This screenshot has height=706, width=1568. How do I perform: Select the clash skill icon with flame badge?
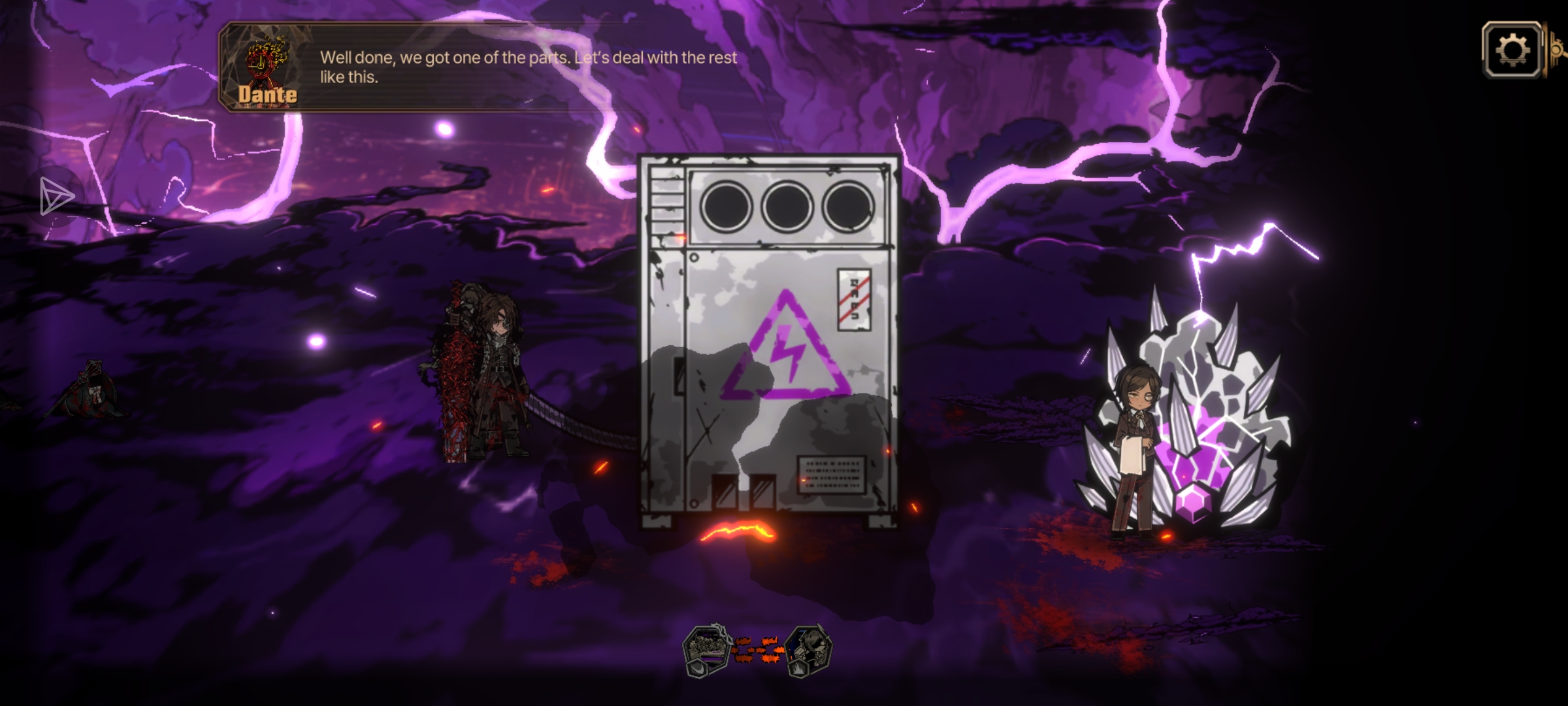click(x=809, y=650)
